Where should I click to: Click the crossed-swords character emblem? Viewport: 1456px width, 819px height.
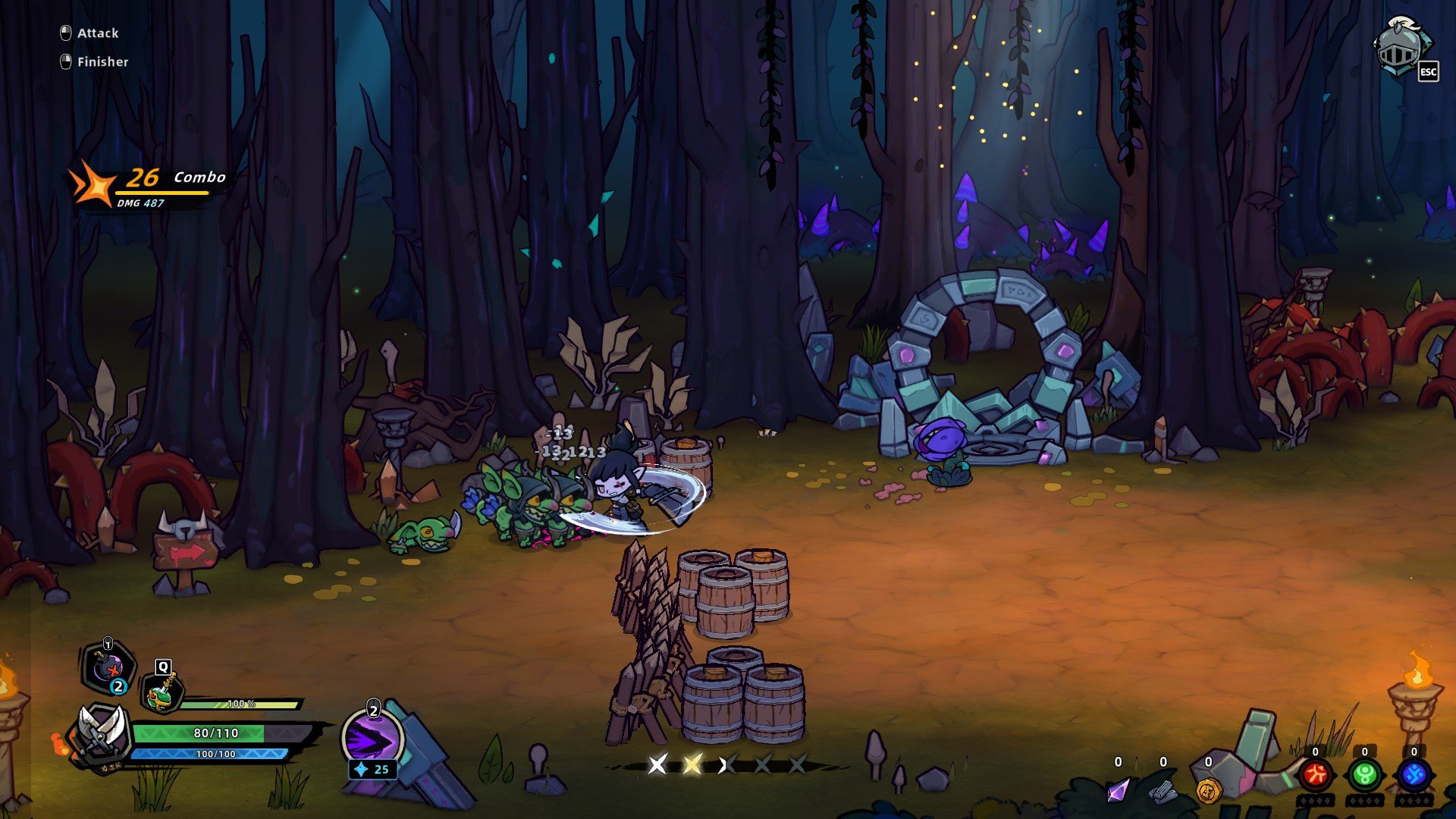tap(99, 736)
